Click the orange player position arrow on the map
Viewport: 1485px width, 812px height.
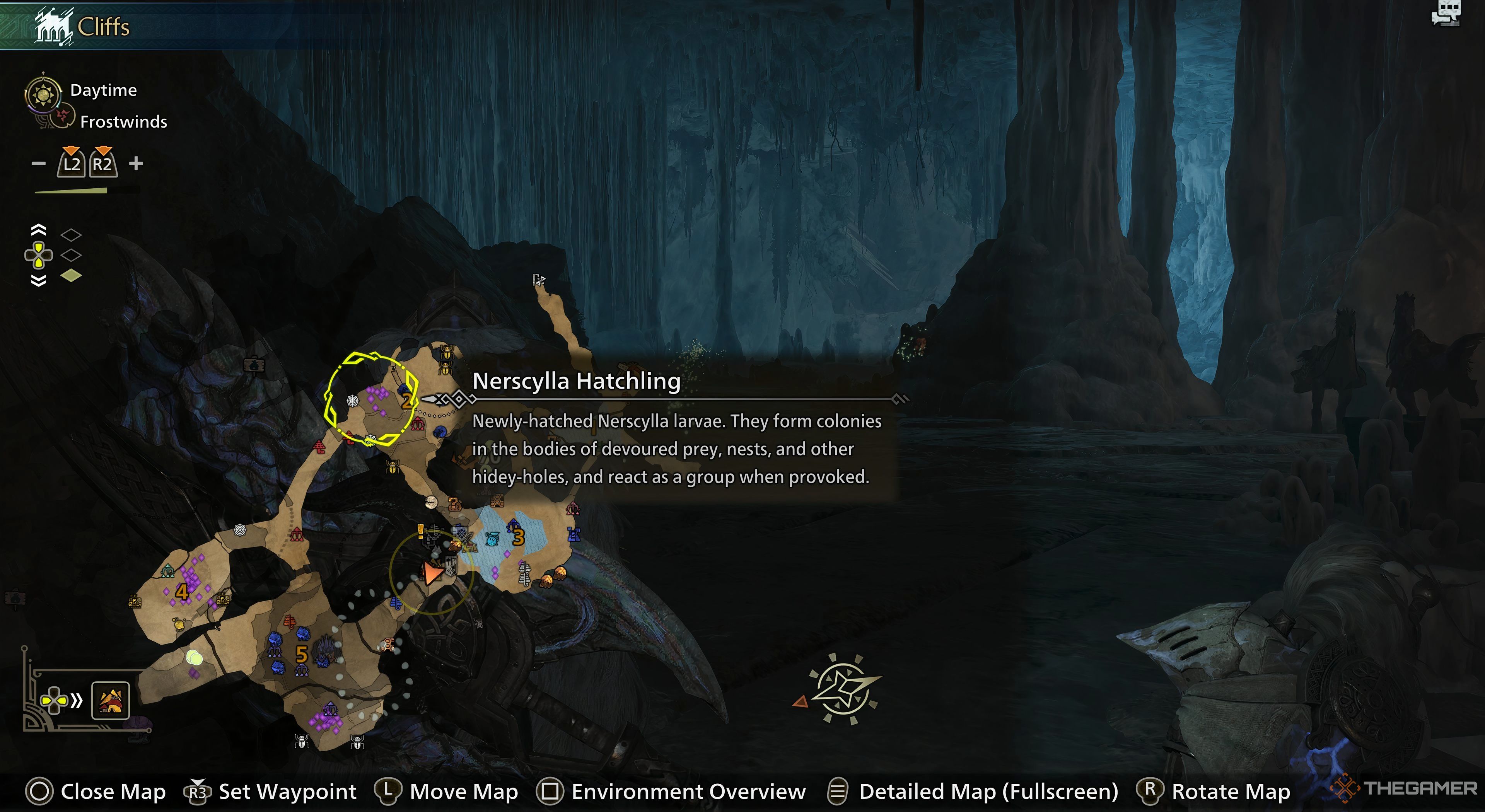434,573
